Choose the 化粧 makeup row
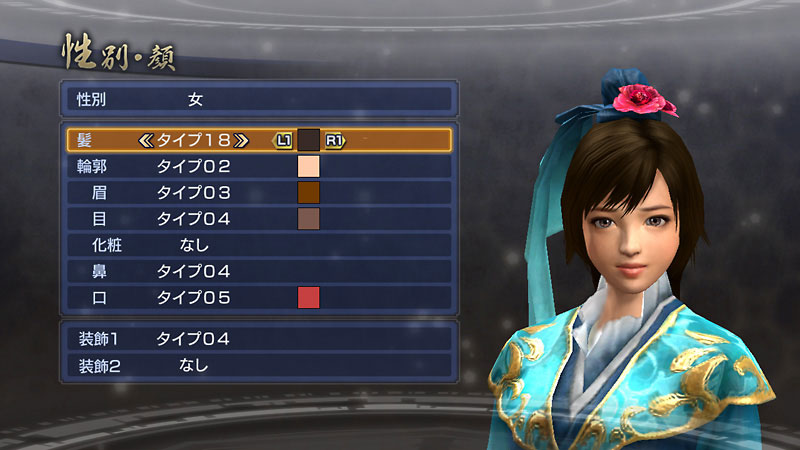This screenshot has width=800, height=450. point(260,244)
